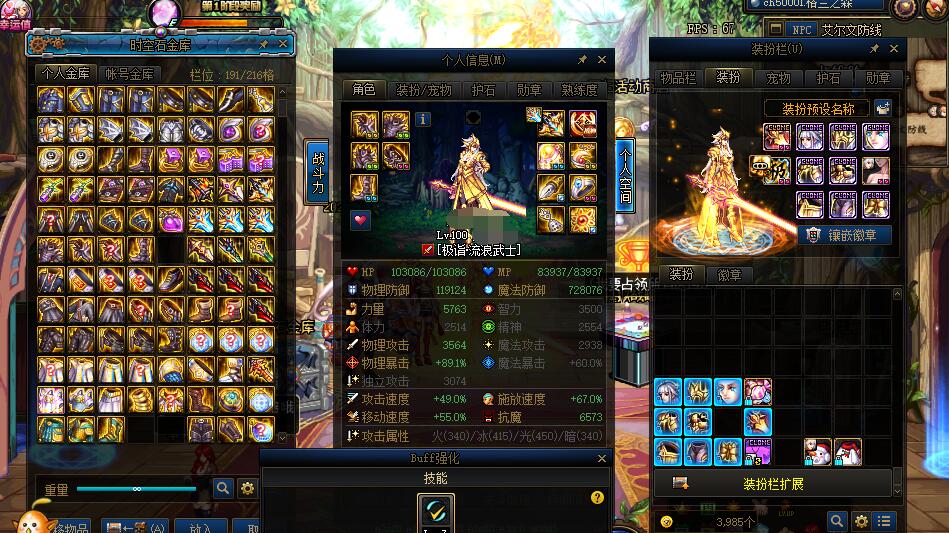Select the 个人金库 personal vault tab
Viewport: 949px width, 533px height.
[x=65, y=73]
